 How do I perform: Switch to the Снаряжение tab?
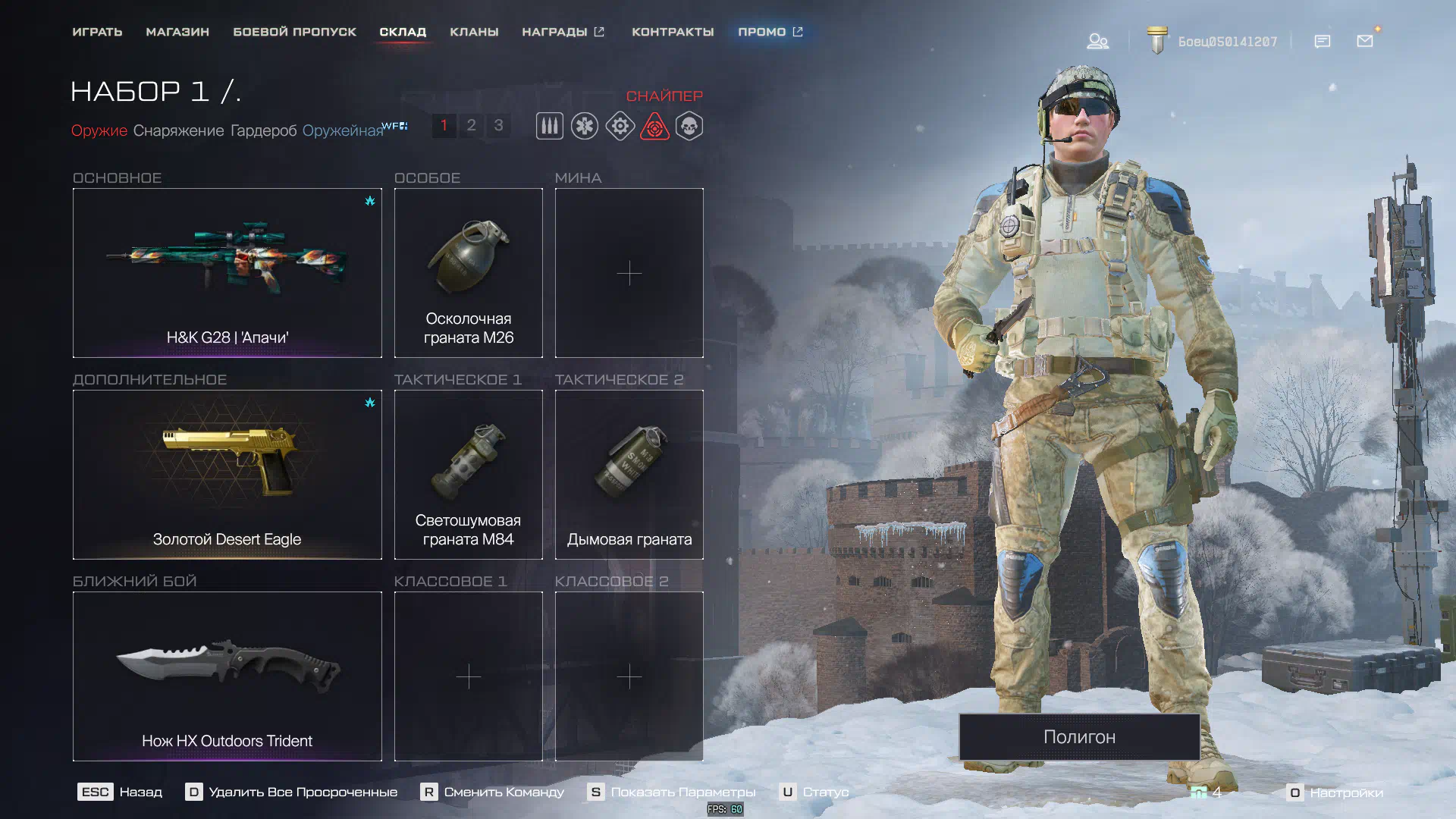[178, 130]
